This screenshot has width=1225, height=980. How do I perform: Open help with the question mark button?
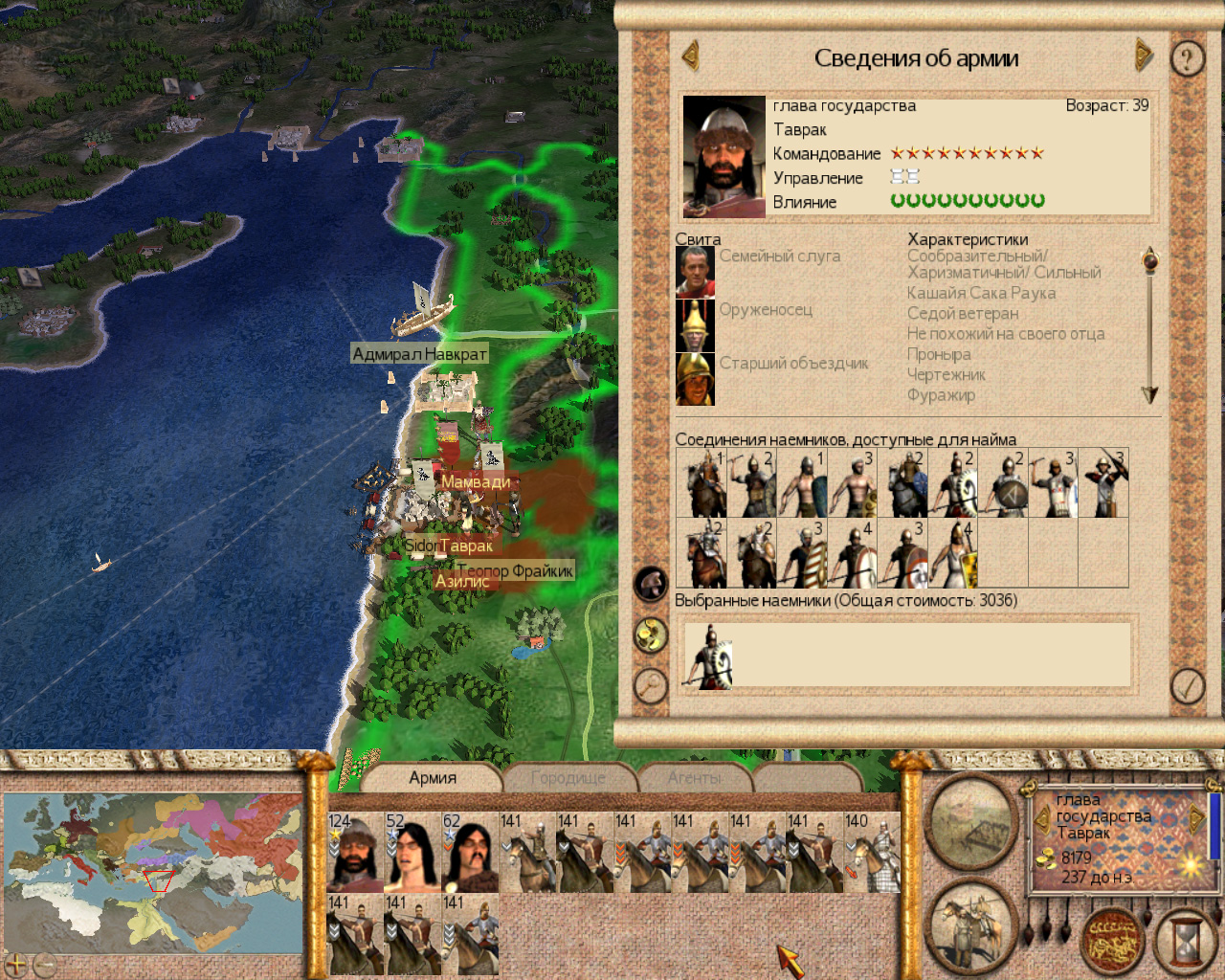tap(1188, 59)
